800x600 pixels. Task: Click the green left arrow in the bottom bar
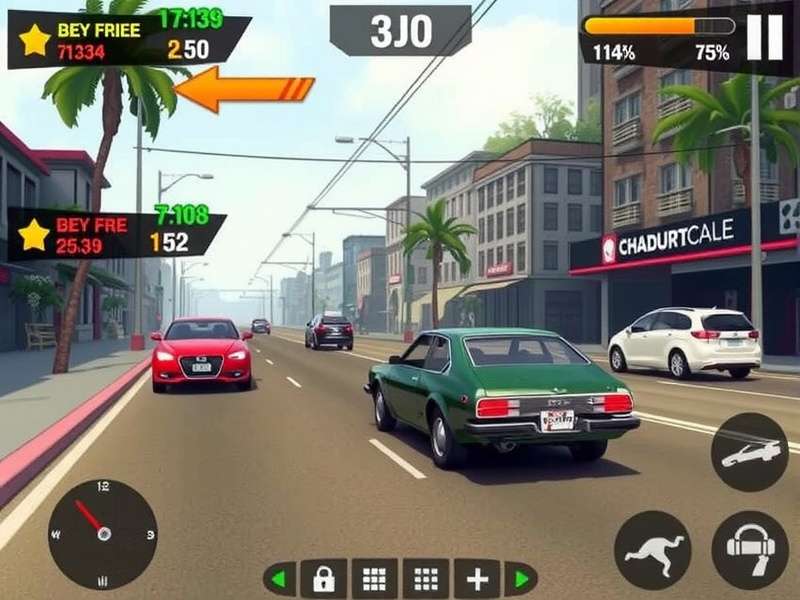point(280,579)
